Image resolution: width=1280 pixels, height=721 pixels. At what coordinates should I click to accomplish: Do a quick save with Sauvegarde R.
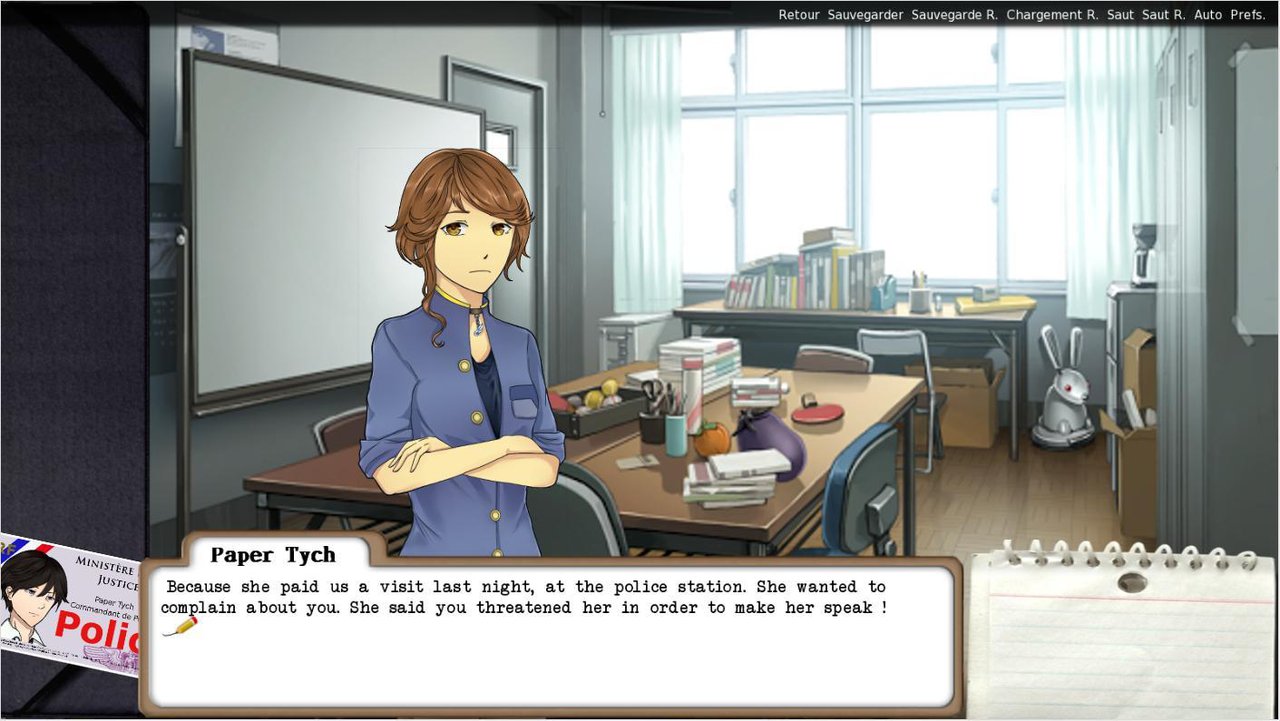click(954, 15)
